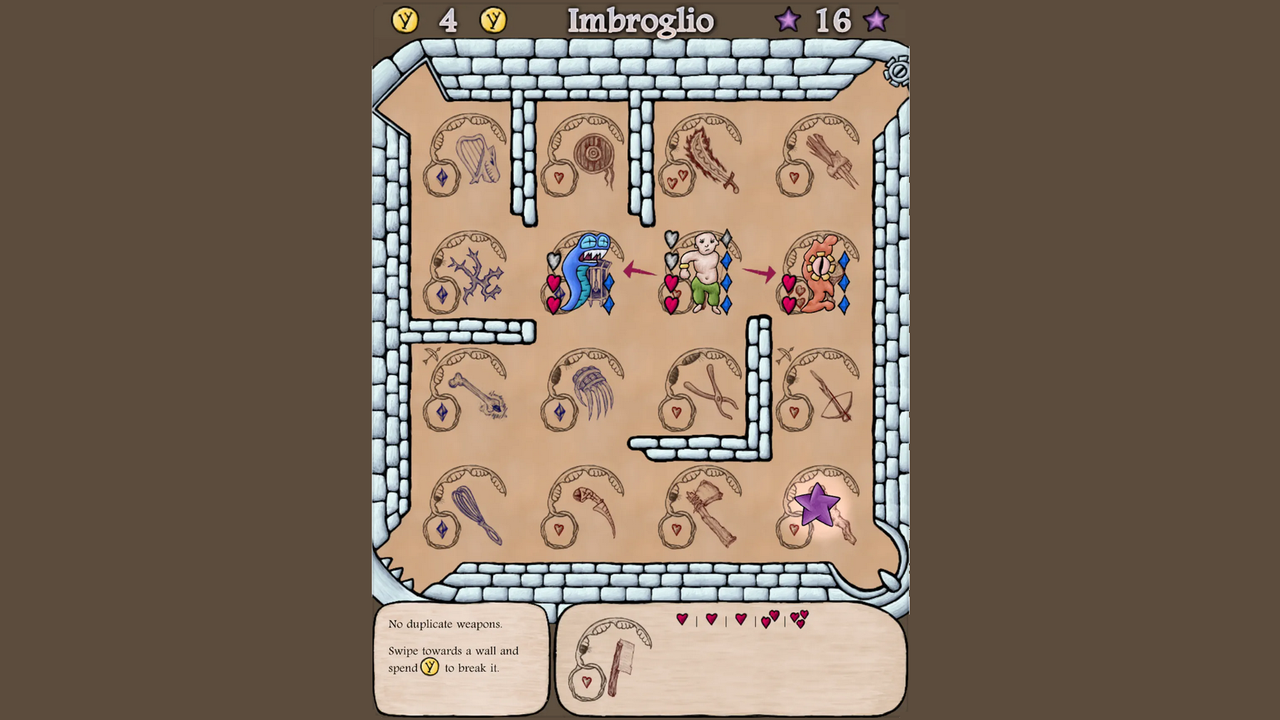Choose the thorny branch weapon tile

click(x=468, y=273)
